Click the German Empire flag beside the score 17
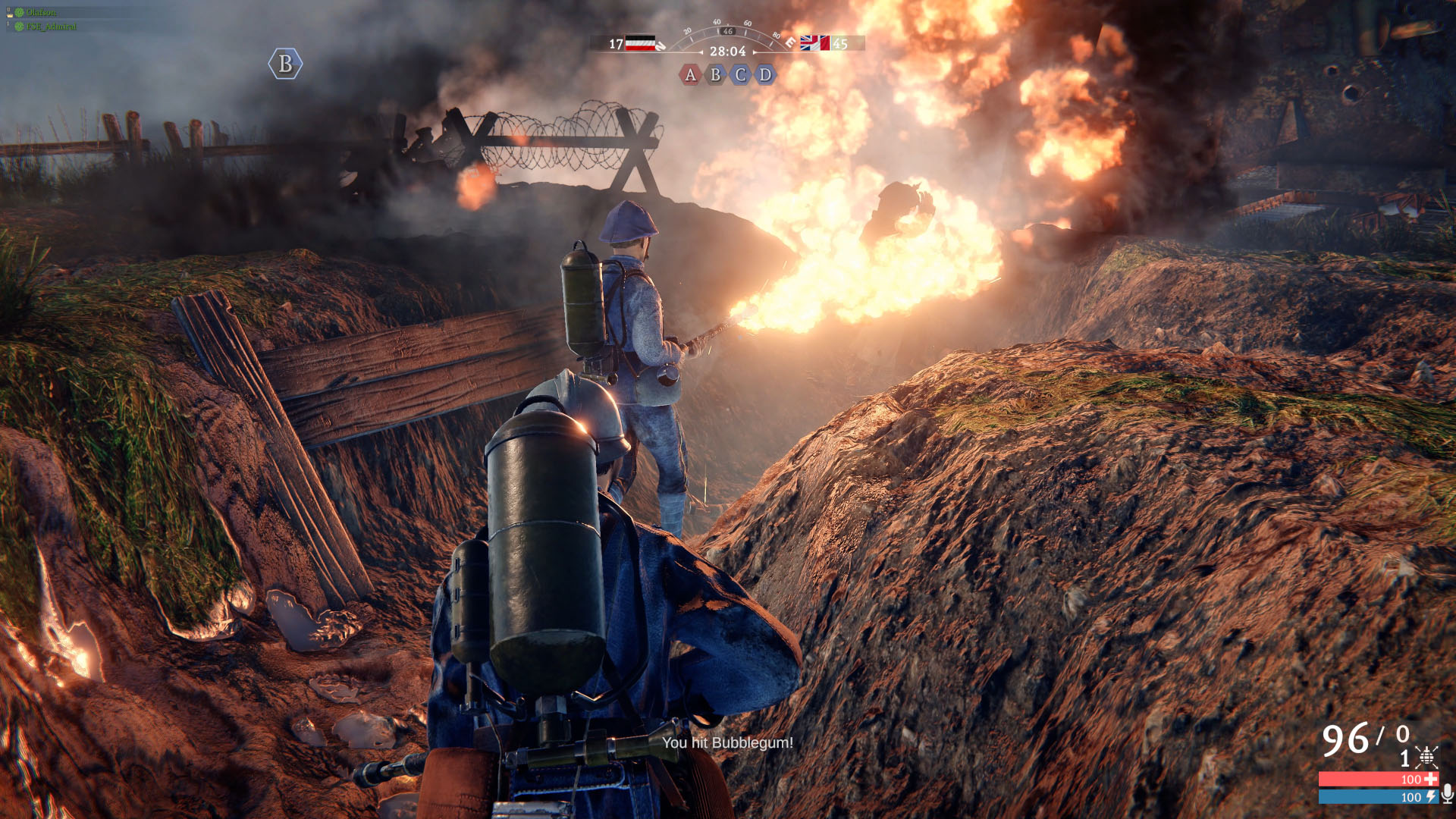The image size is (1456, 819). click(641, 43)
